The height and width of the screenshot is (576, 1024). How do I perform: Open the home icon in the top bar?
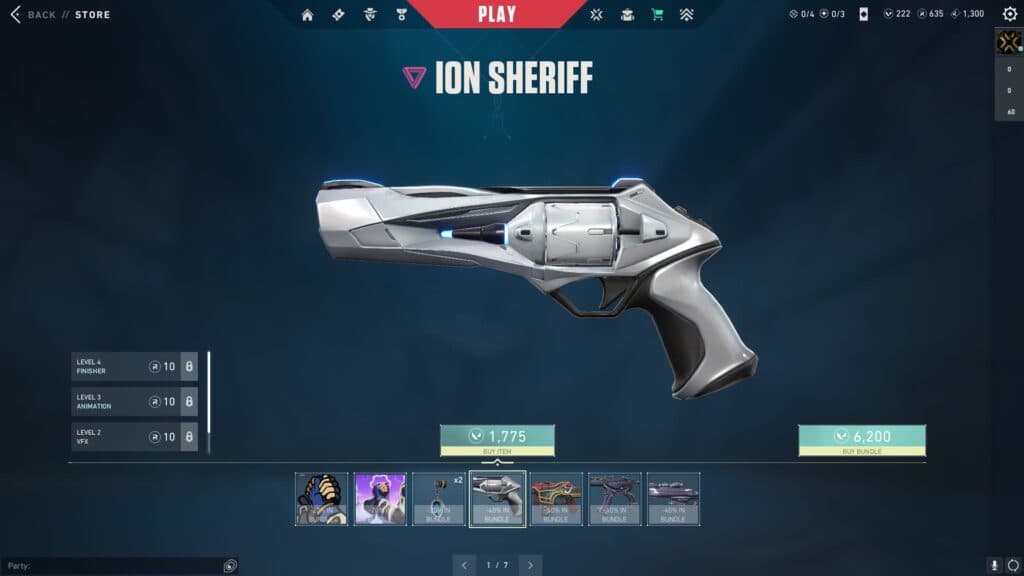click(307, 15)
